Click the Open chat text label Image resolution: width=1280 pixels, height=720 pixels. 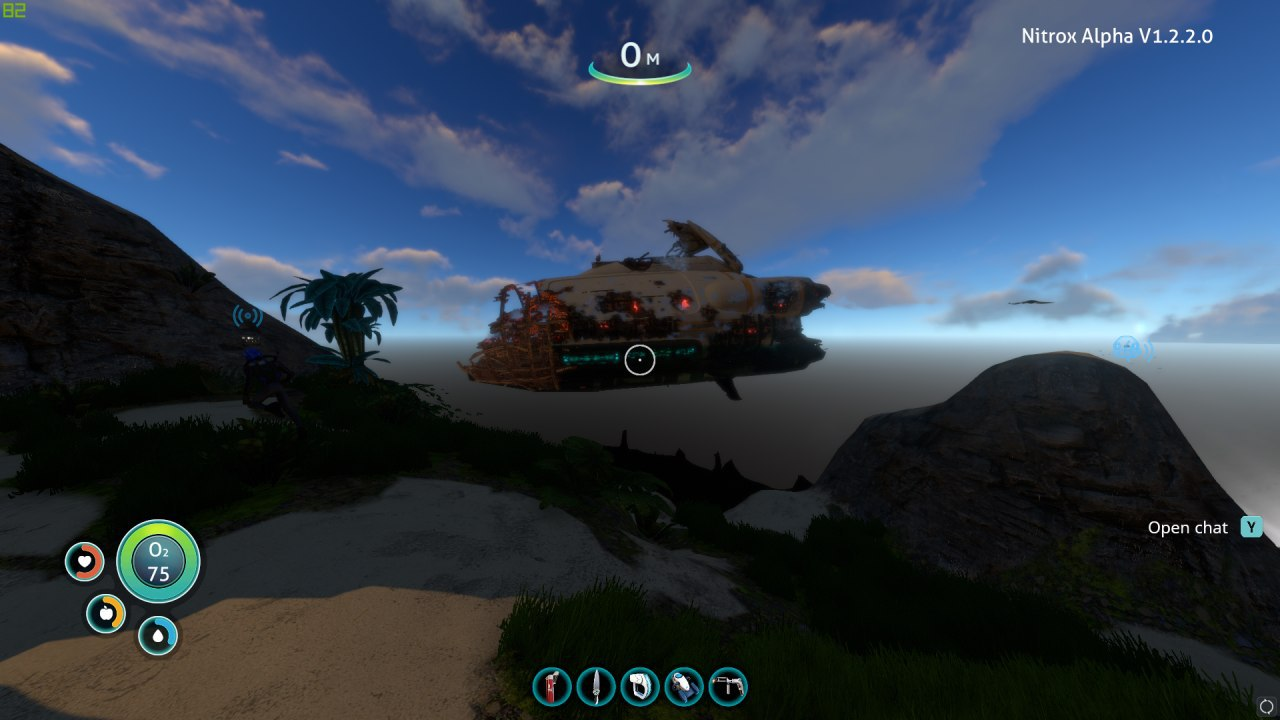click(x=1189, y=527)
